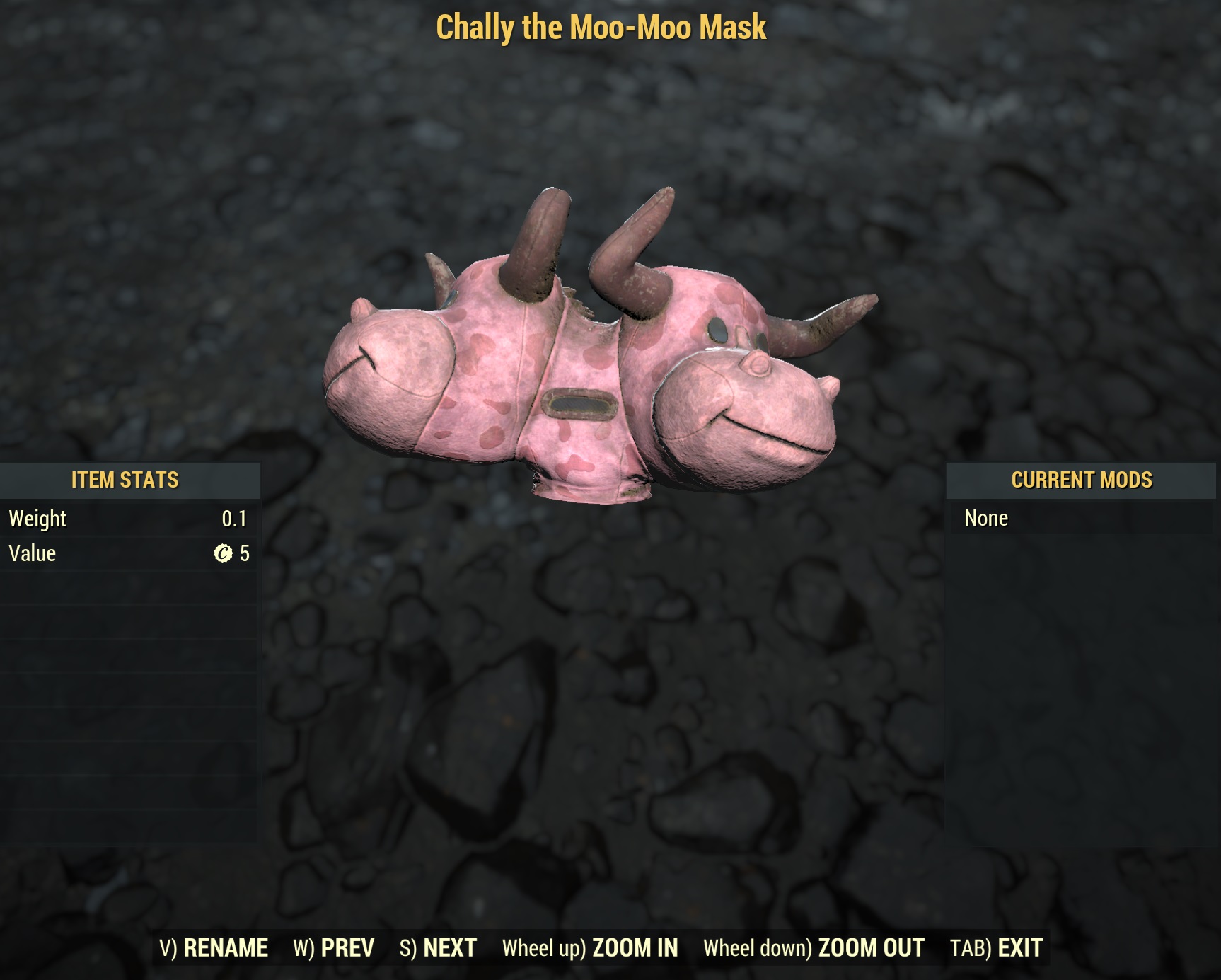This screenshot has width=1221, height=980.
Task: Select the Value stat row
Action: (x=127, y=554)
